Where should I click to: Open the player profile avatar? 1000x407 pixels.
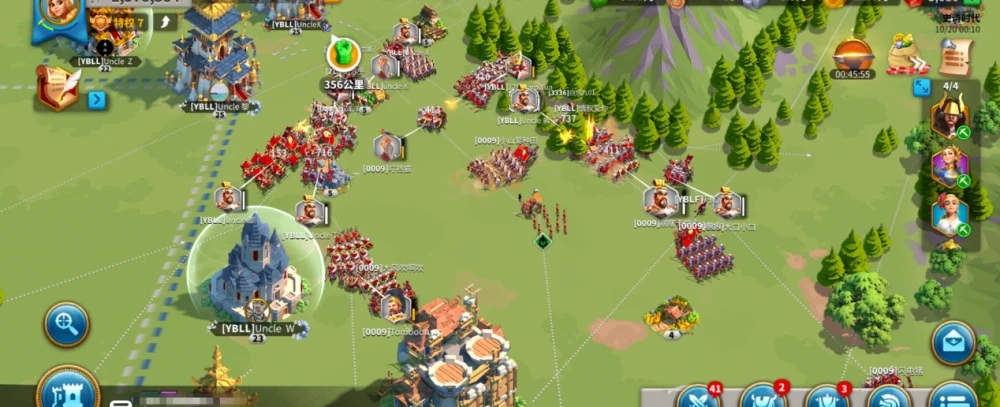pos(58,14)
